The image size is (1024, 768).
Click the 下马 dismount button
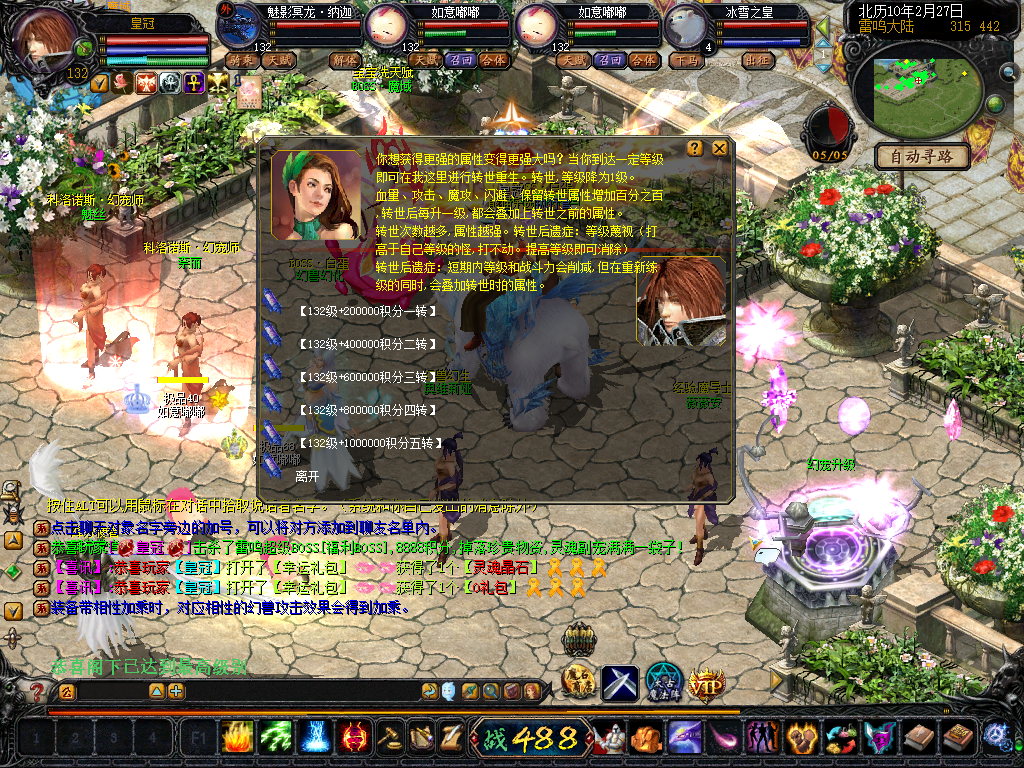tap(686, 60)
